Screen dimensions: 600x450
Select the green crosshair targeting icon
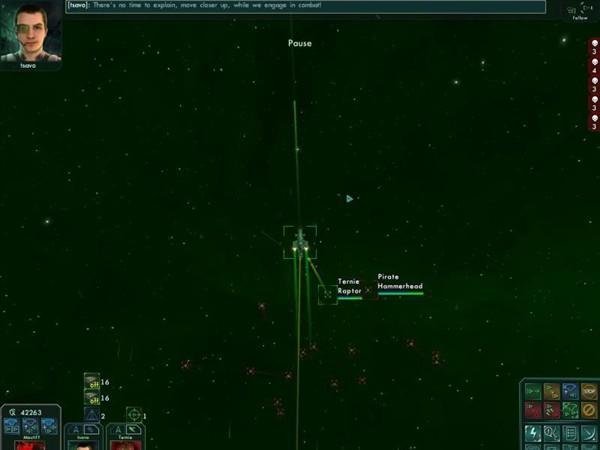click(133, 414)
